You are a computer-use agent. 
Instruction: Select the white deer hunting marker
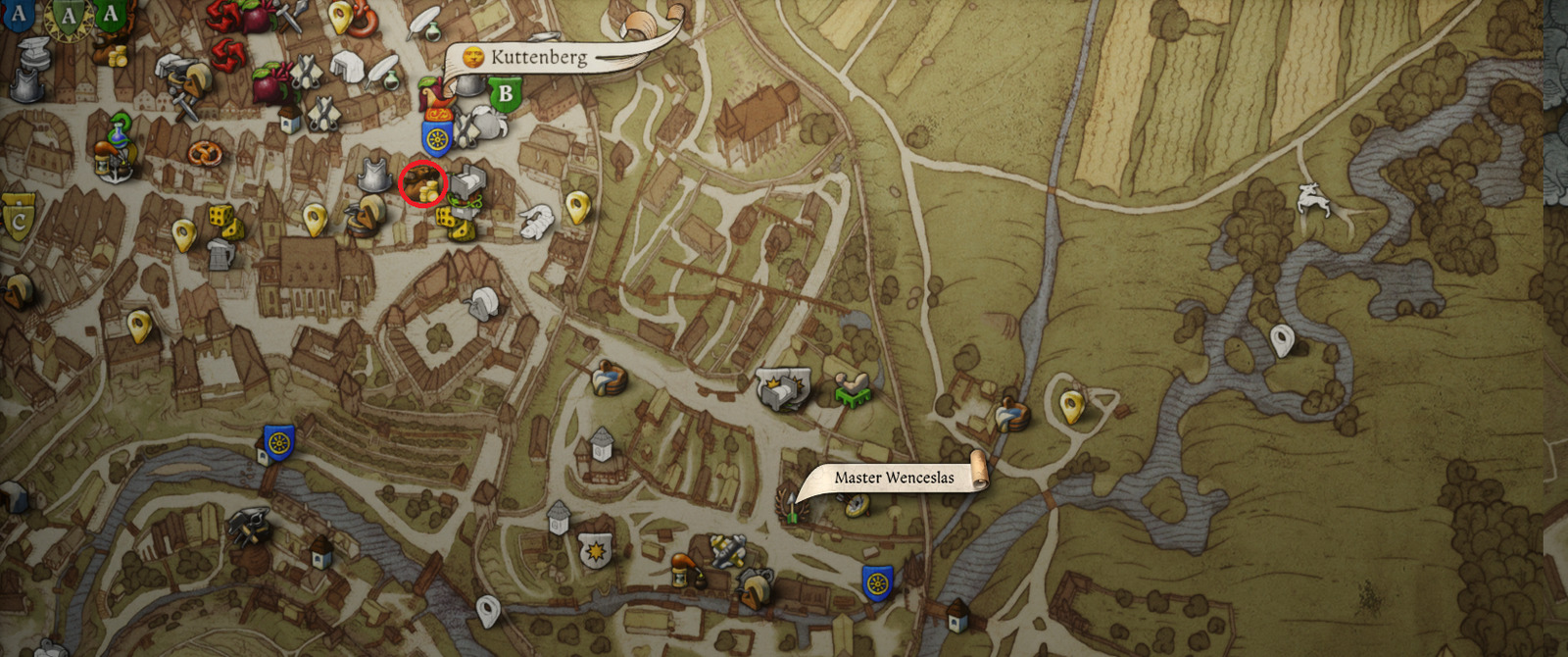pyautogui.click(x=1312, y=200)
